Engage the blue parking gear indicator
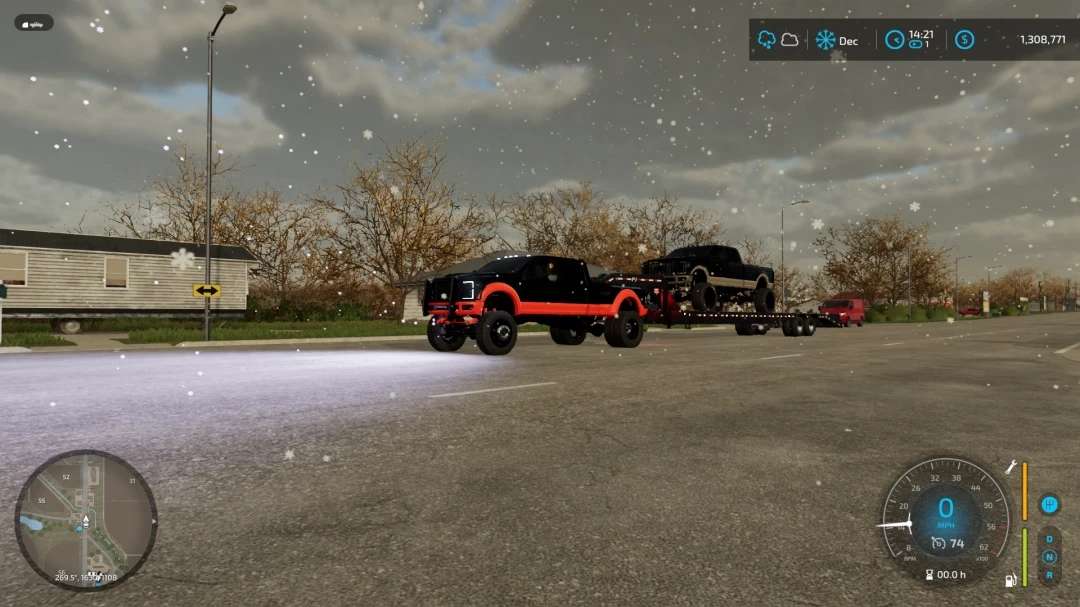The image size is (1080, 607). pyautogui.click(x=1049, y=504)
